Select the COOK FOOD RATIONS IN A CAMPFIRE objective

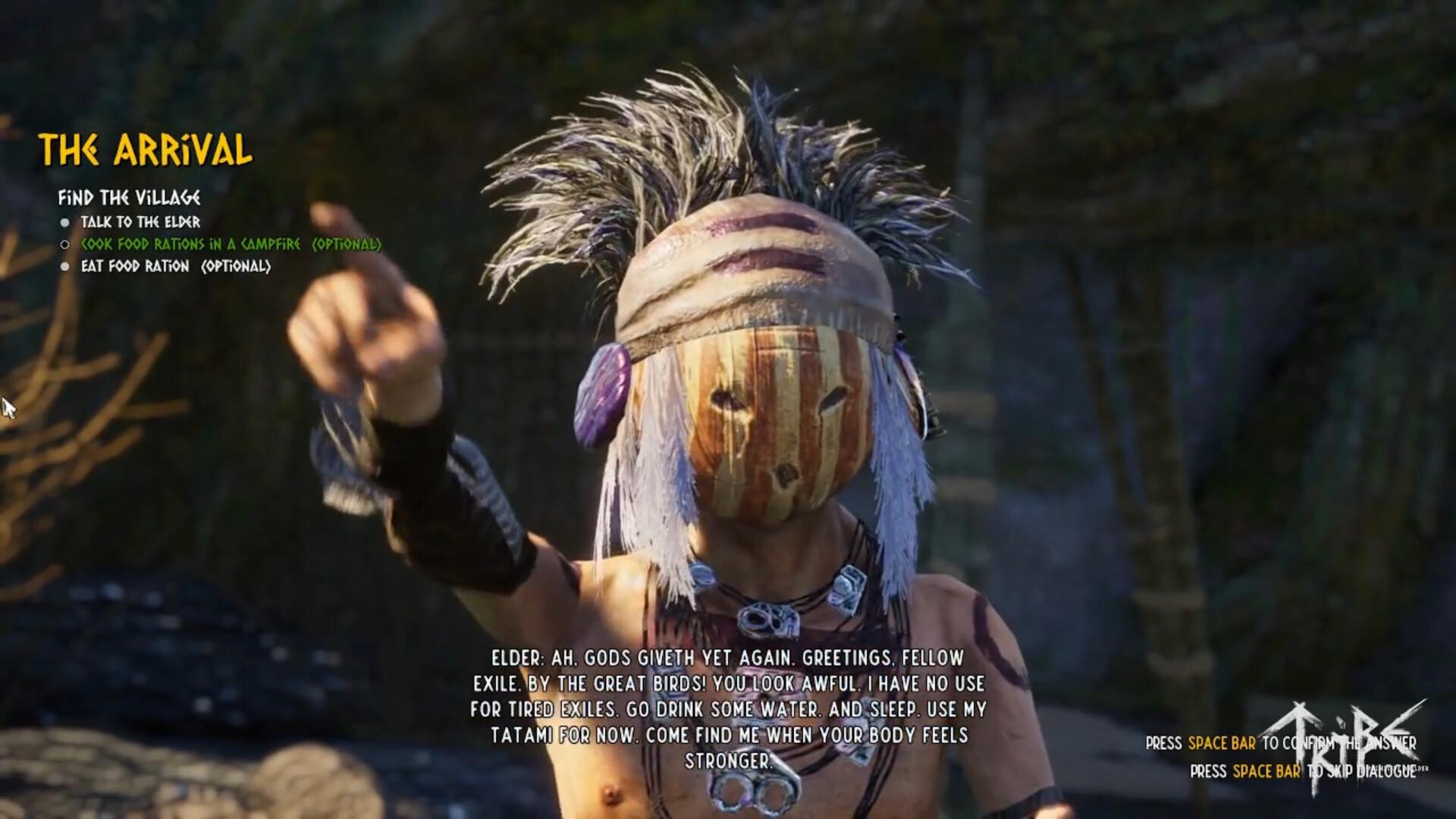click(231, 245)
